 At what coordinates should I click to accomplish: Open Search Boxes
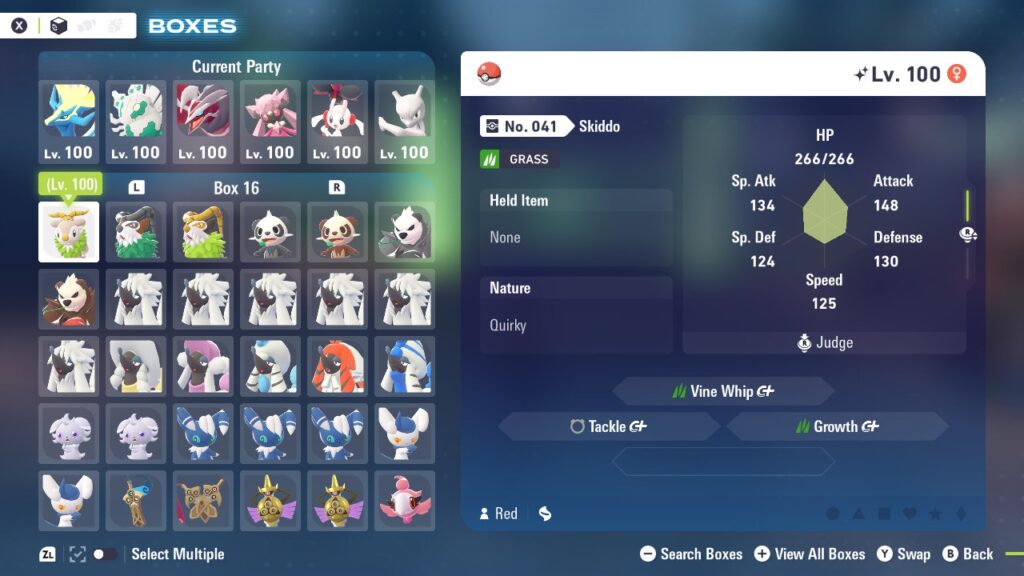click(x=691, y=554)
